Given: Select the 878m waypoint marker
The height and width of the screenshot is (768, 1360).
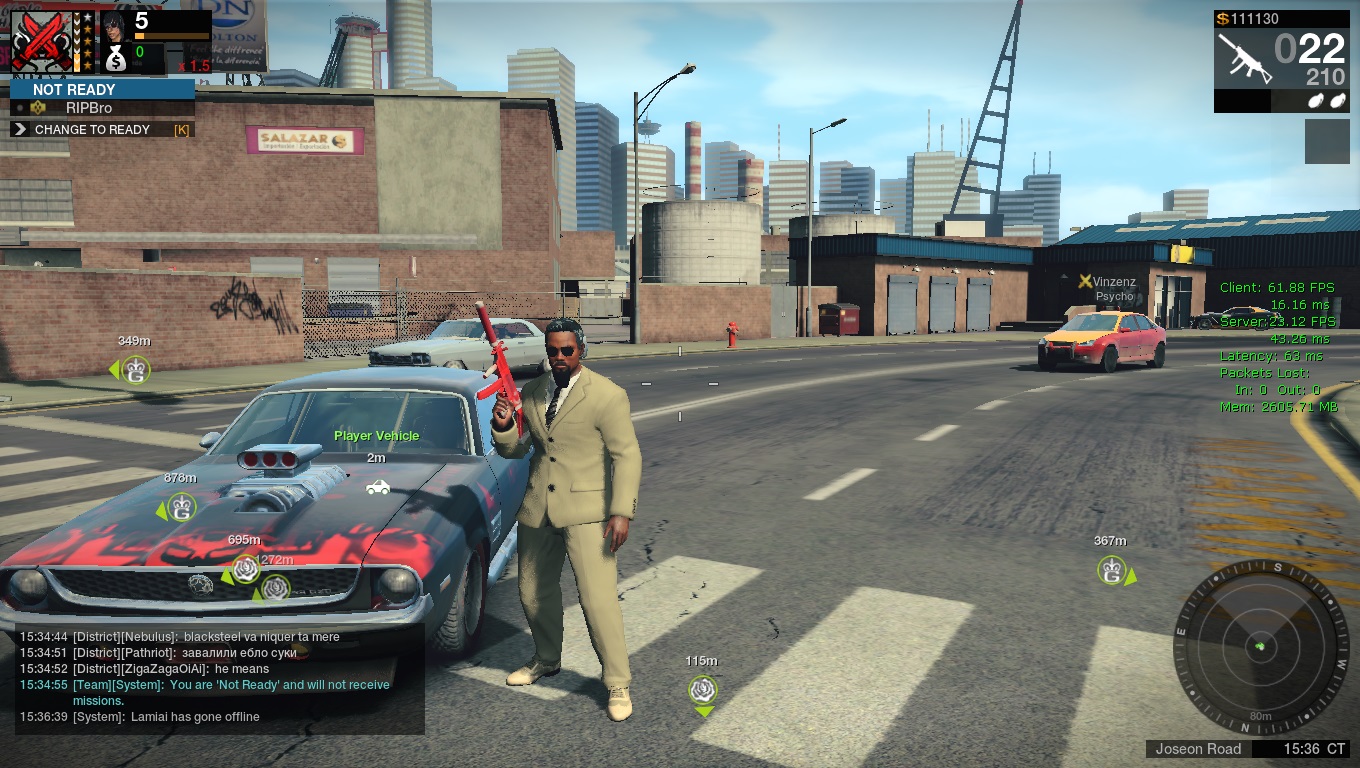Looking at the screenshot, I should [x=181, y=508].
